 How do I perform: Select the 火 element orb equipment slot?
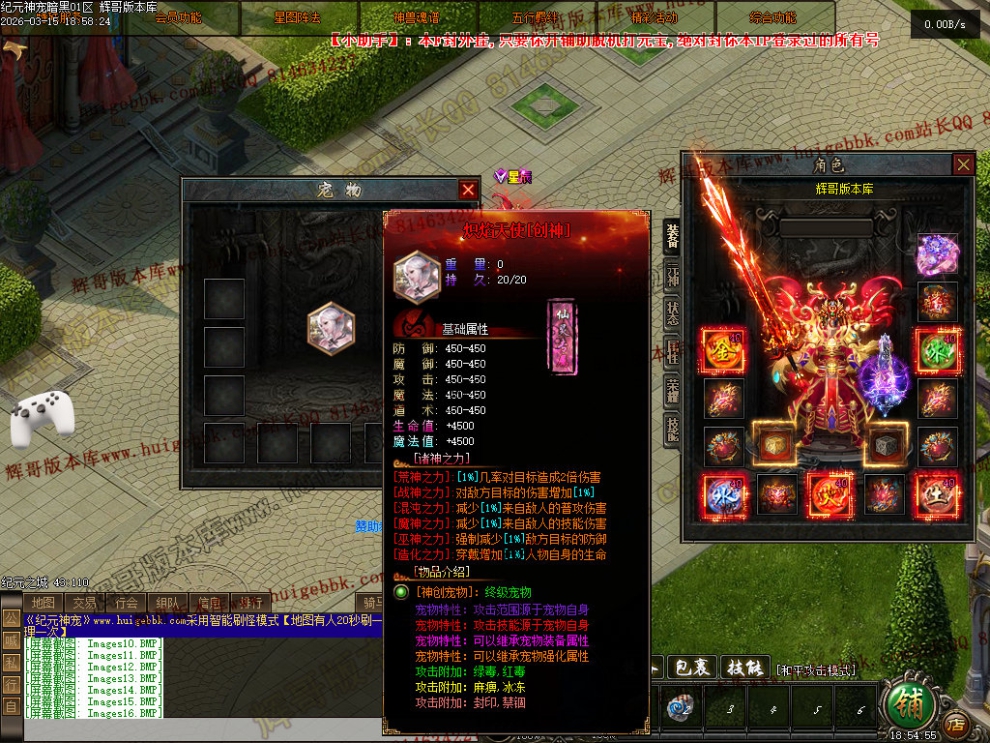(829, 495)
